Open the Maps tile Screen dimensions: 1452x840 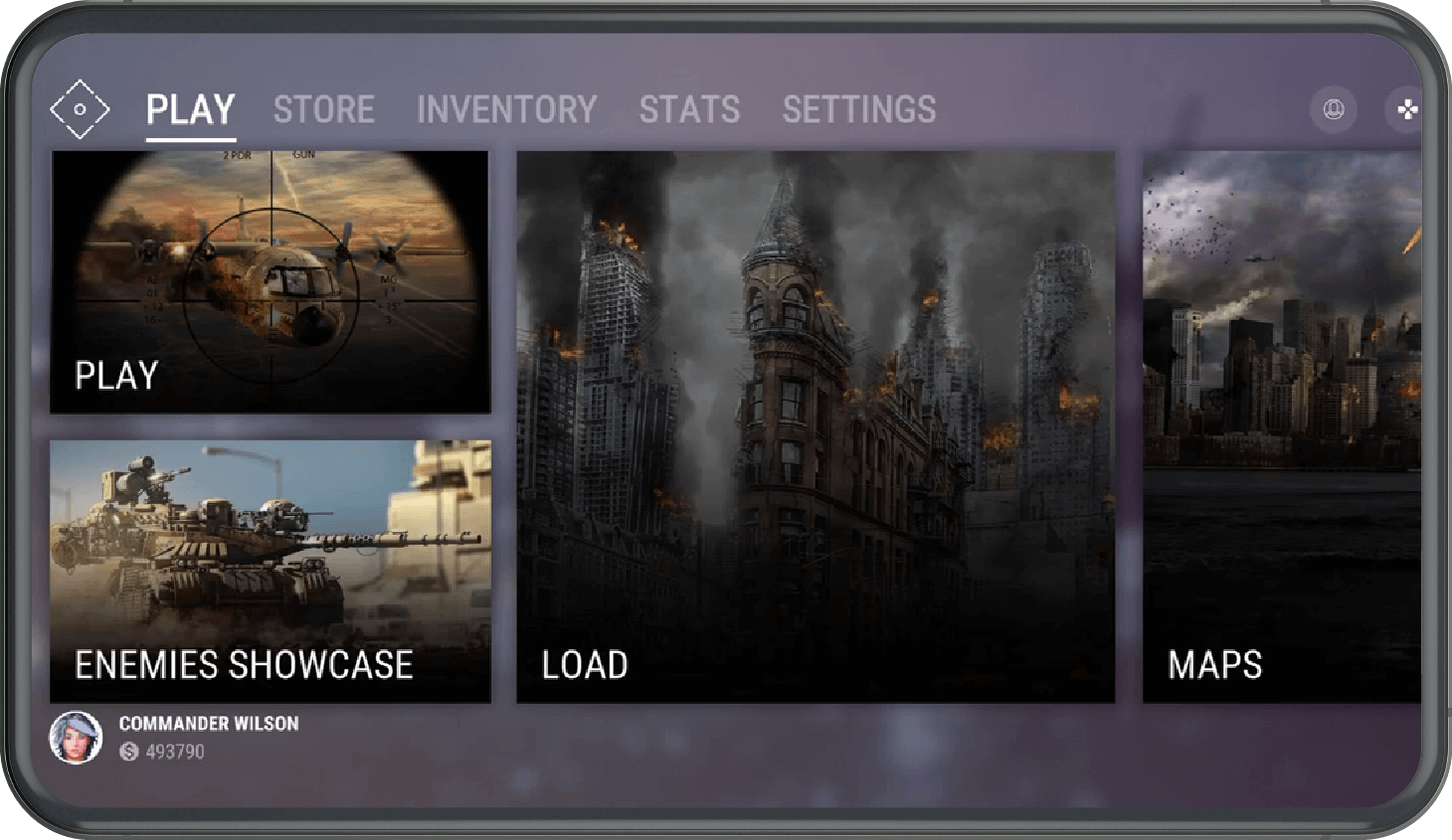pos(1281,426)
